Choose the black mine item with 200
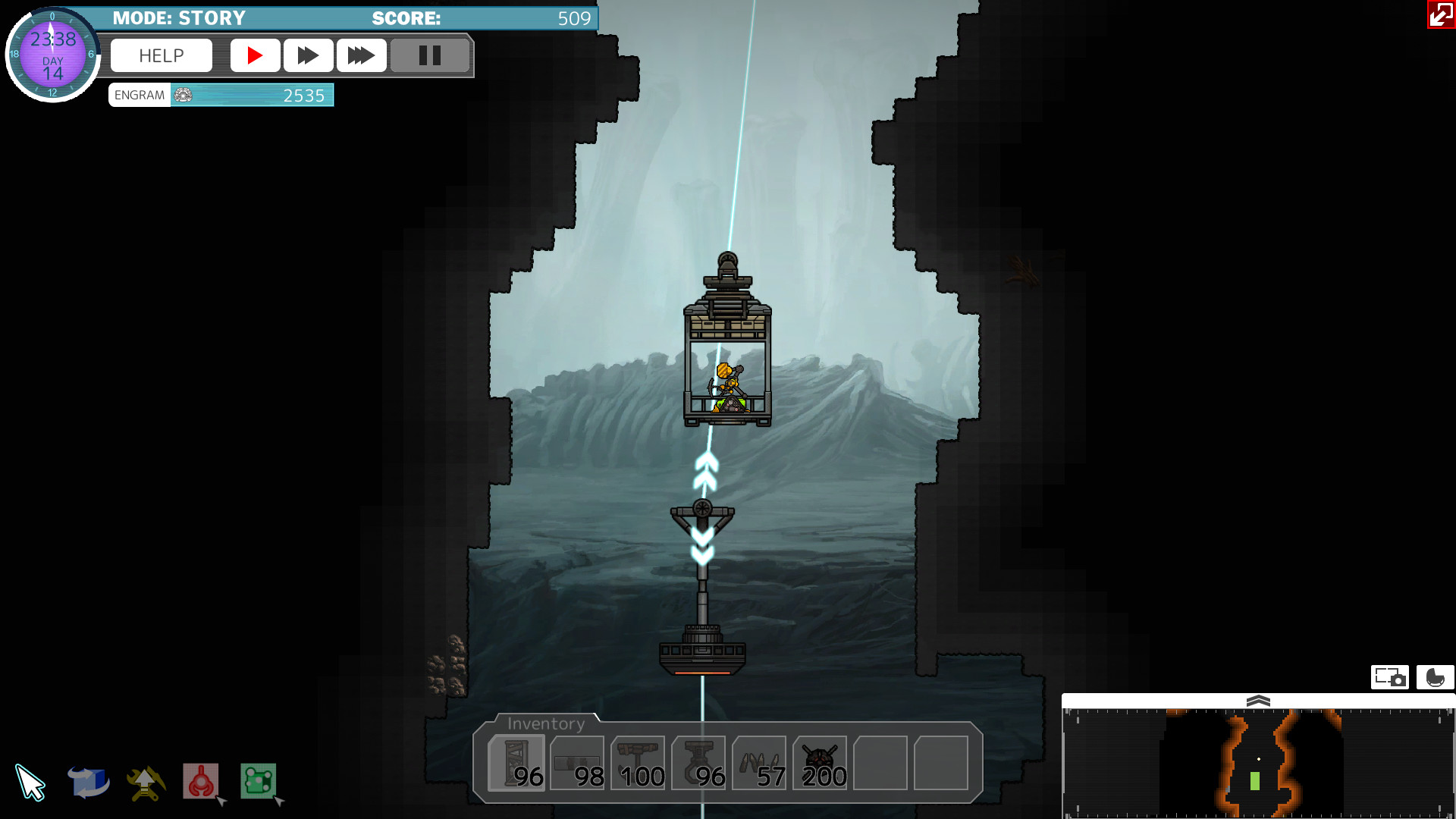 click(820, 763)
